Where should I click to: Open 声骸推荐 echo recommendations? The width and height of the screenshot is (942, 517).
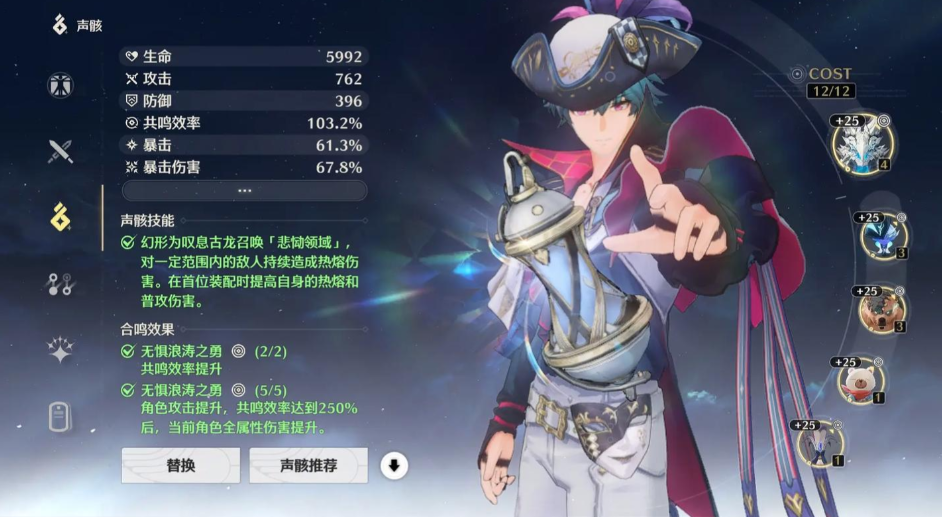click(308, 465)
